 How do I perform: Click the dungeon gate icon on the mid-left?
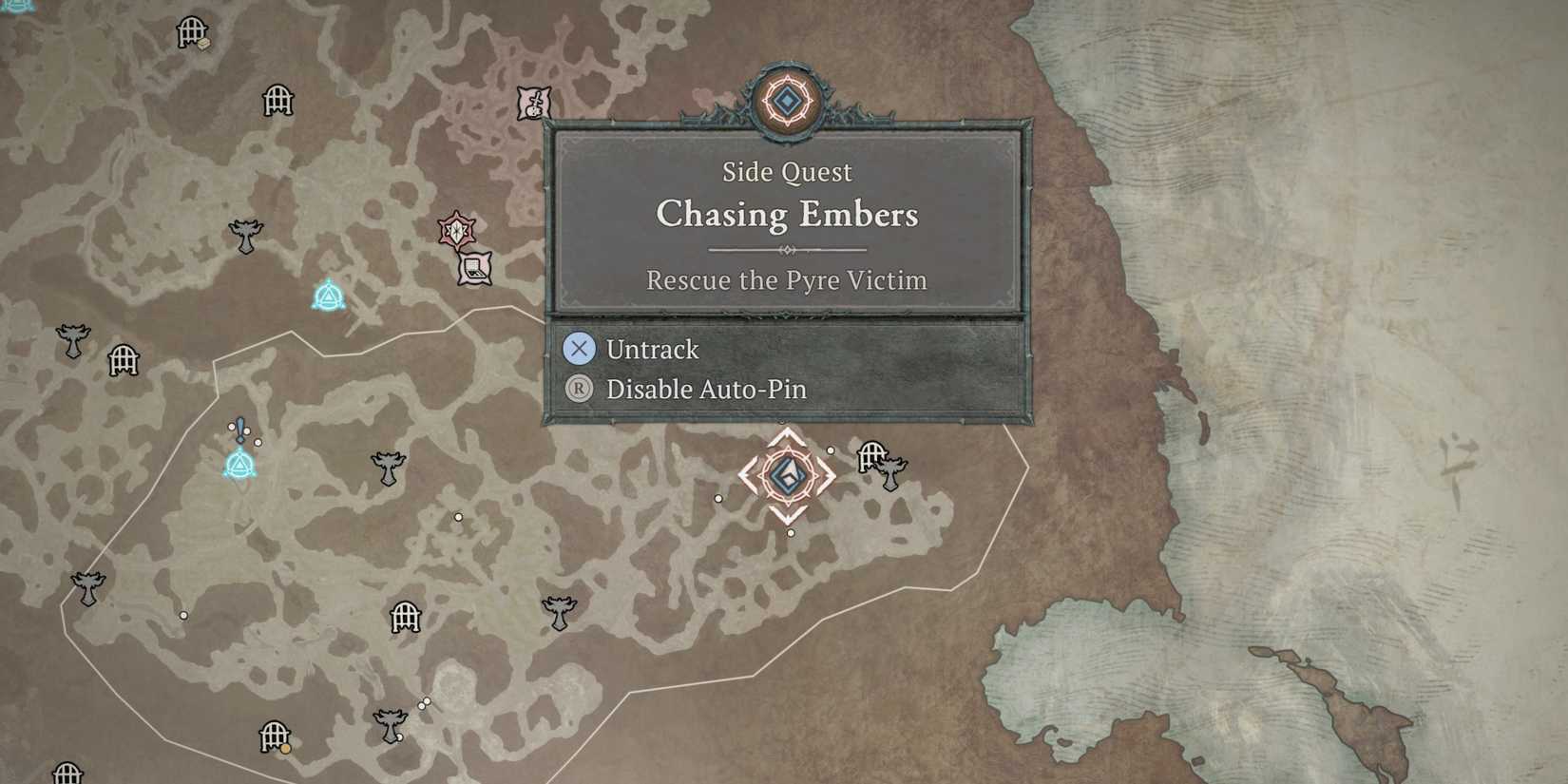tap(122, 361)
